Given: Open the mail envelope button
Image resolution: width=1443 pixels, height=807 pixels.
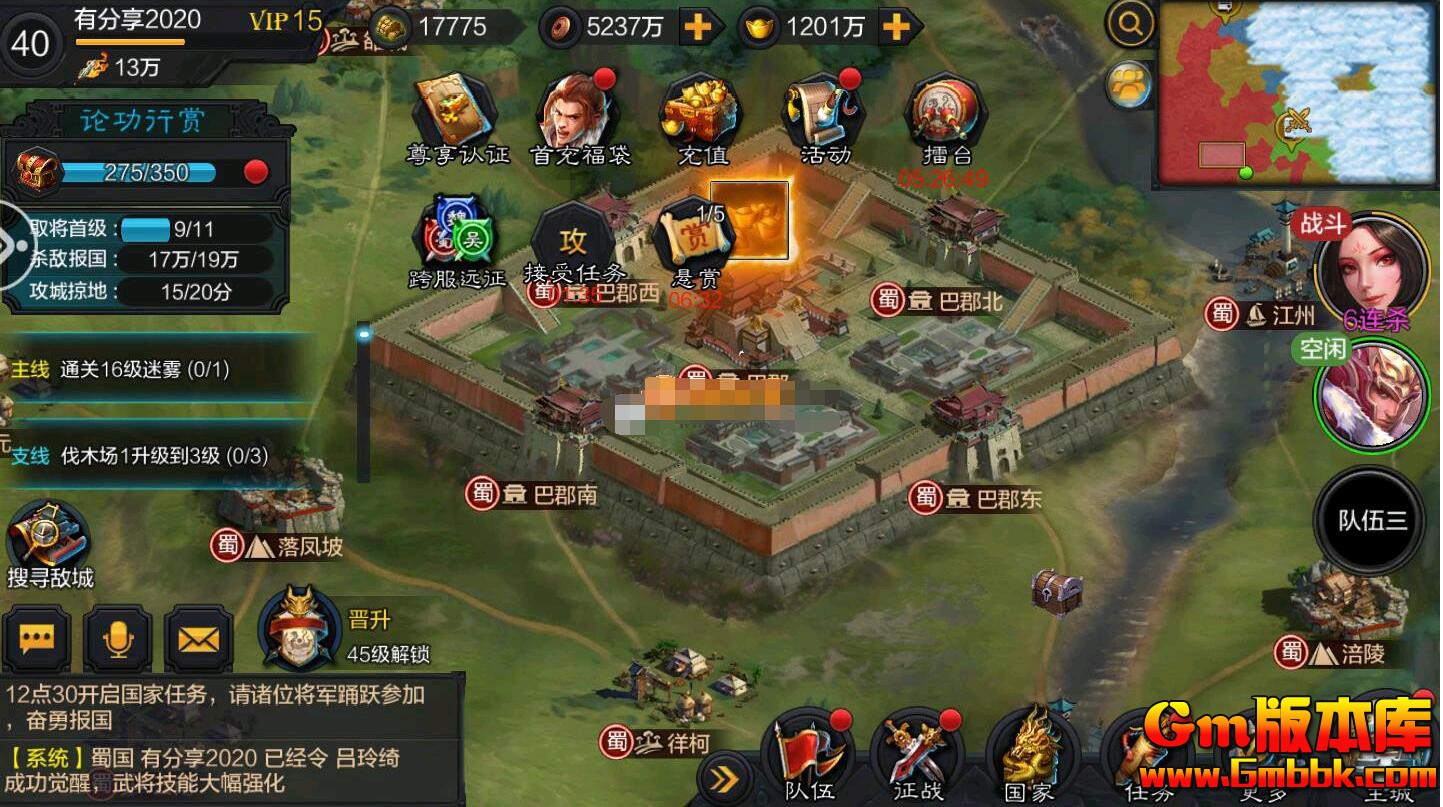Looking at the screenshot, I should (198, 638).
